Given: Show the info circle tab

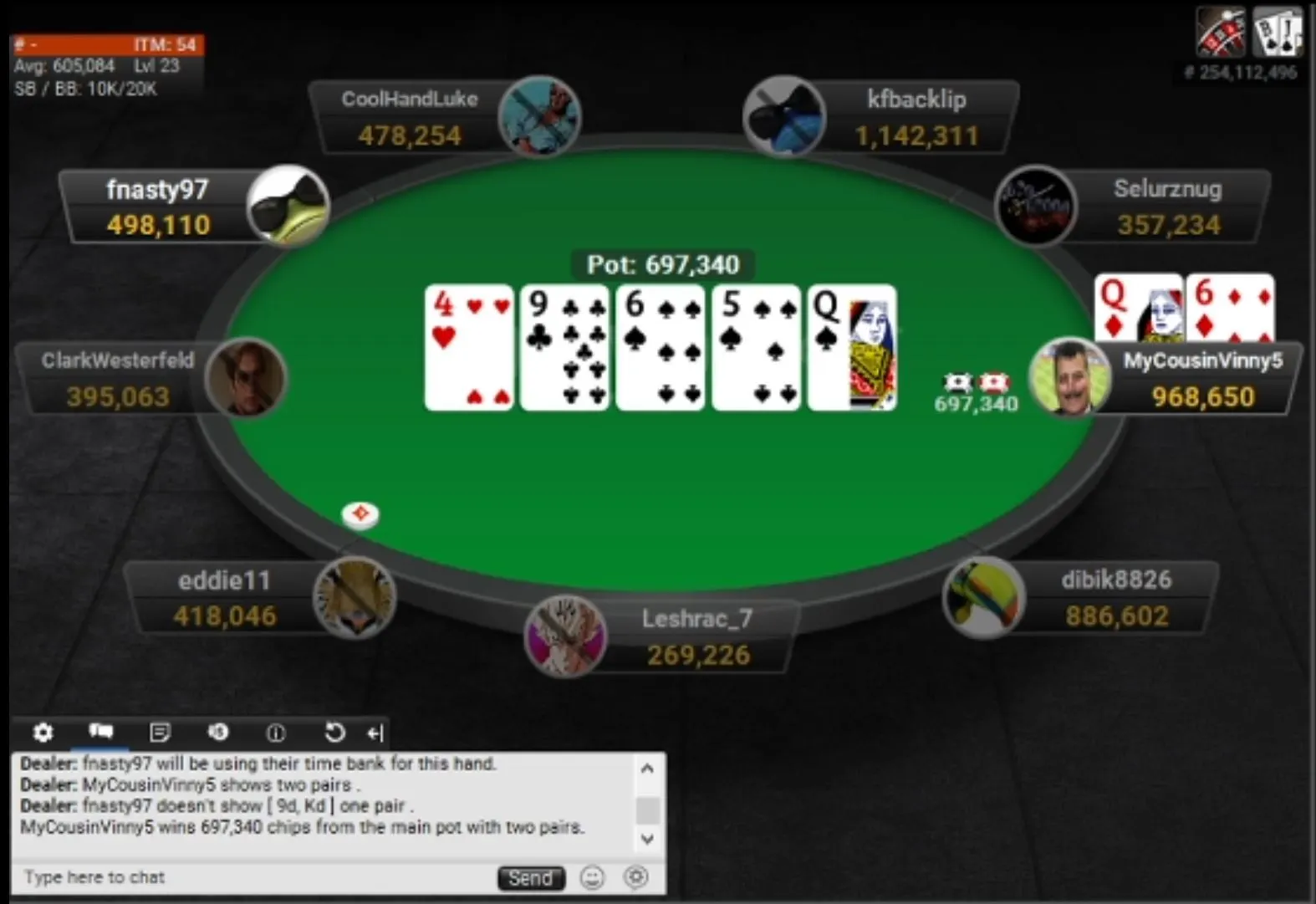Looking at the screenshot, I should (x=276, y=733).
